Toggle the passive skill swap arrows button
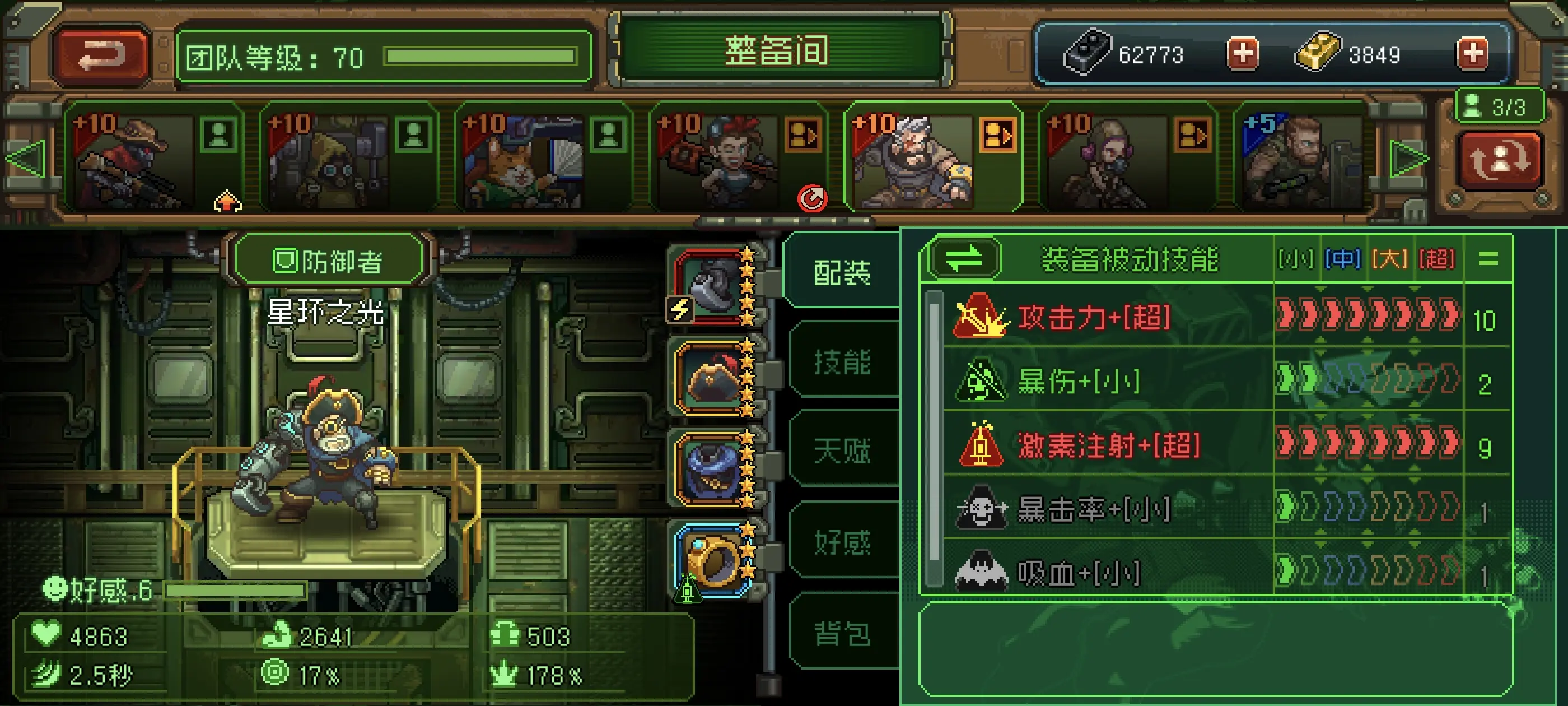This screenshot has width=1568, height=706. coord(964,258)
